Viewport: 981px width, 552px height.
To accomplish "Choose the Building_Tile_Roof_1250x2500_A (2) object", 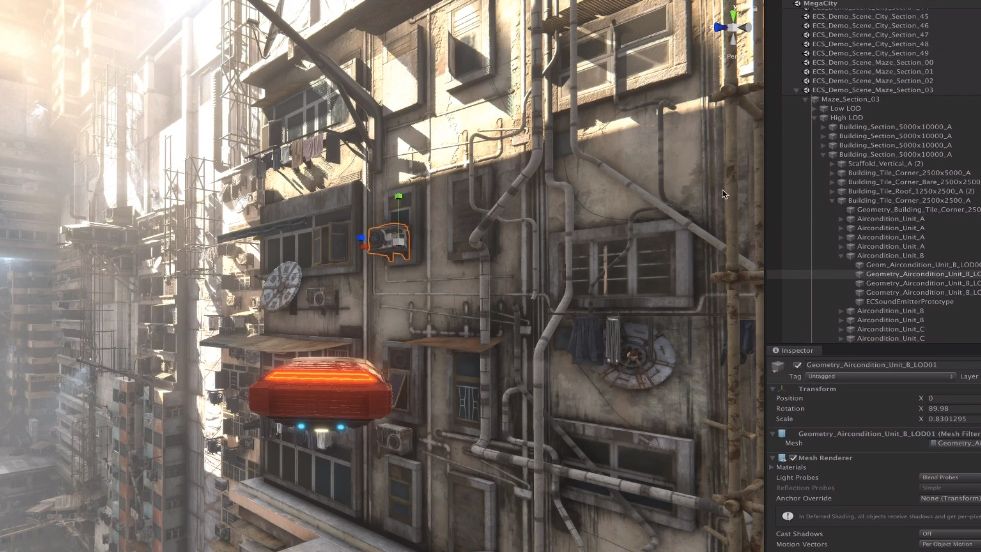I will point(911,191).
